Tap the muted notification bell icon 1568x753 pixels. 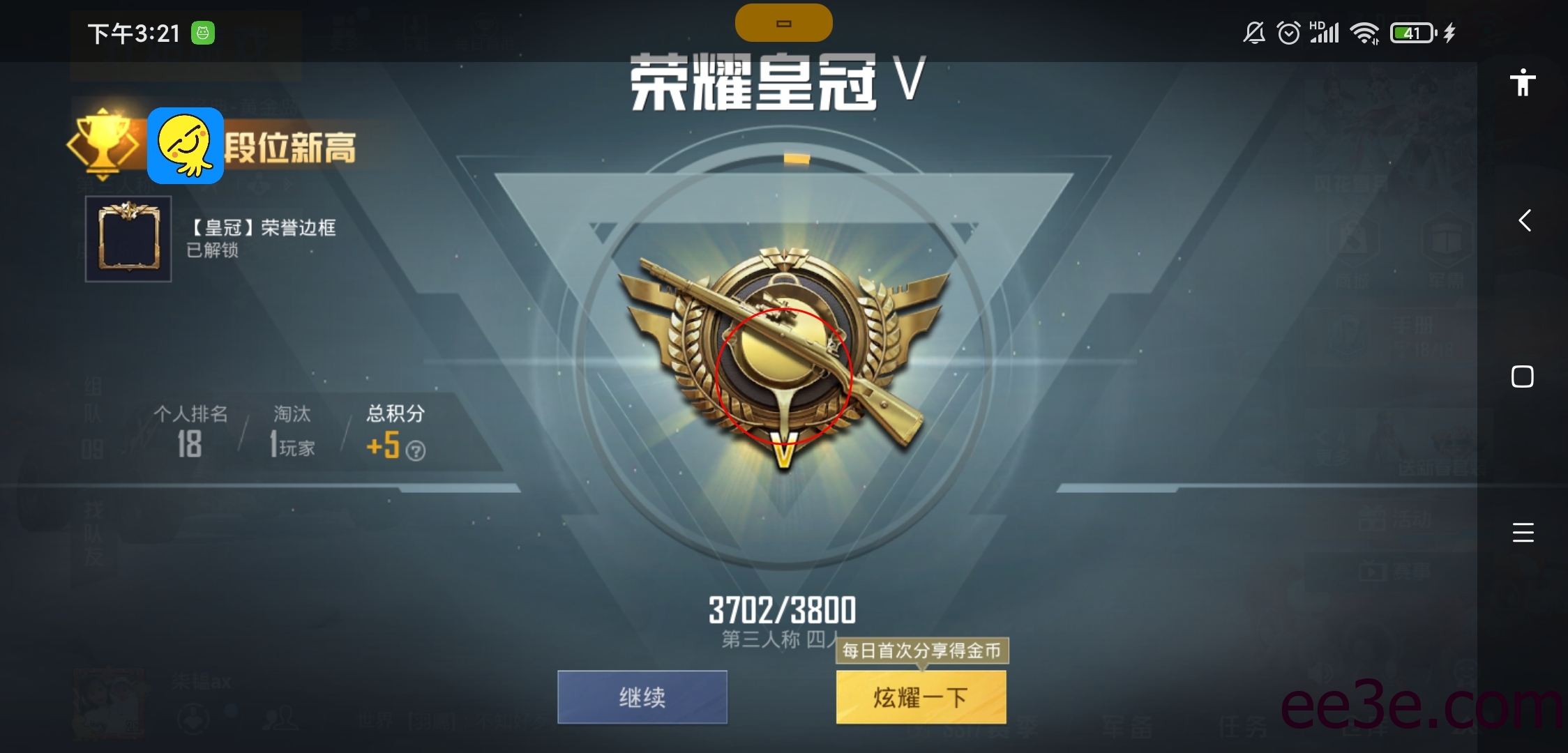coord(1253,32)
